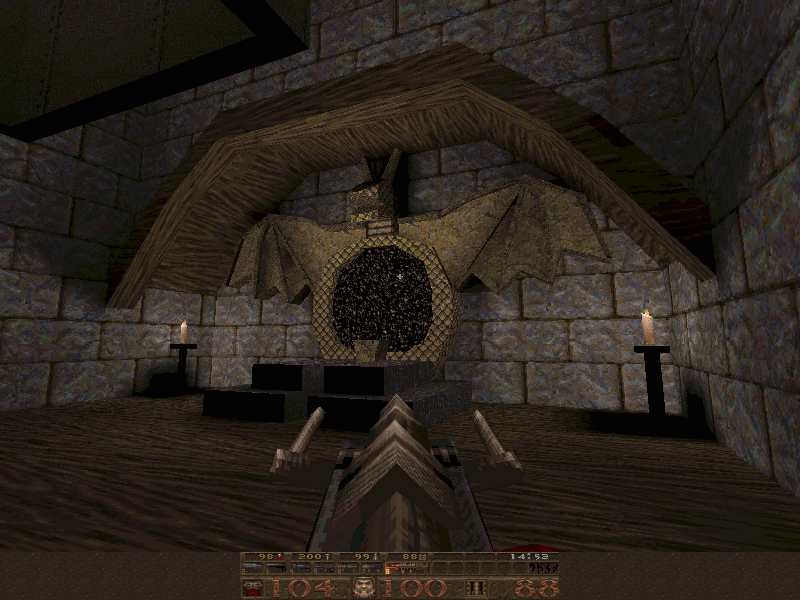Choose the super shotgun slot numbered 3

(277, 568)
